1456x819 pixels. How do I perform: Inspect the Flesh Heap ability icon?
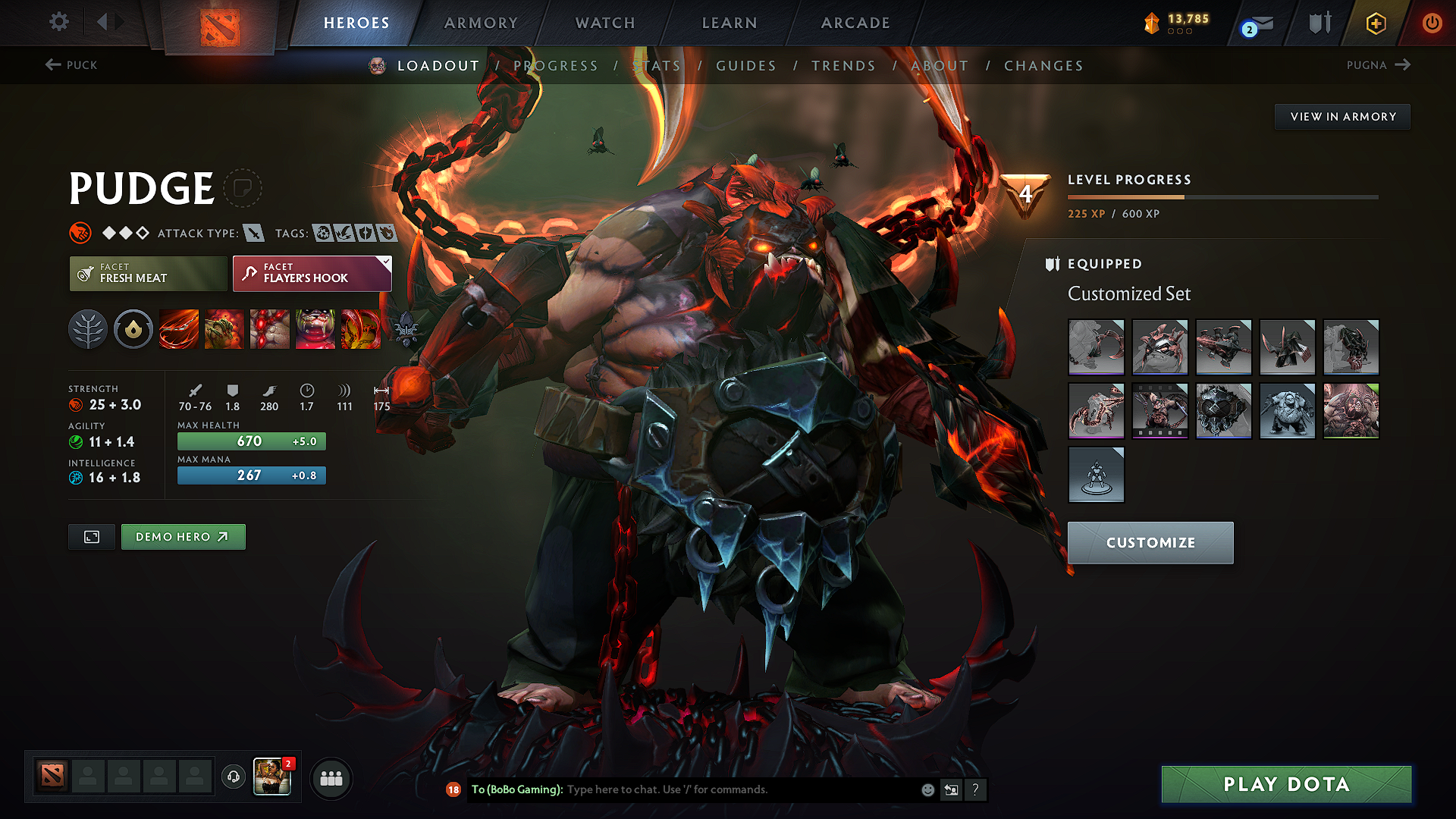pyautogui.click(x=270, y=329)
